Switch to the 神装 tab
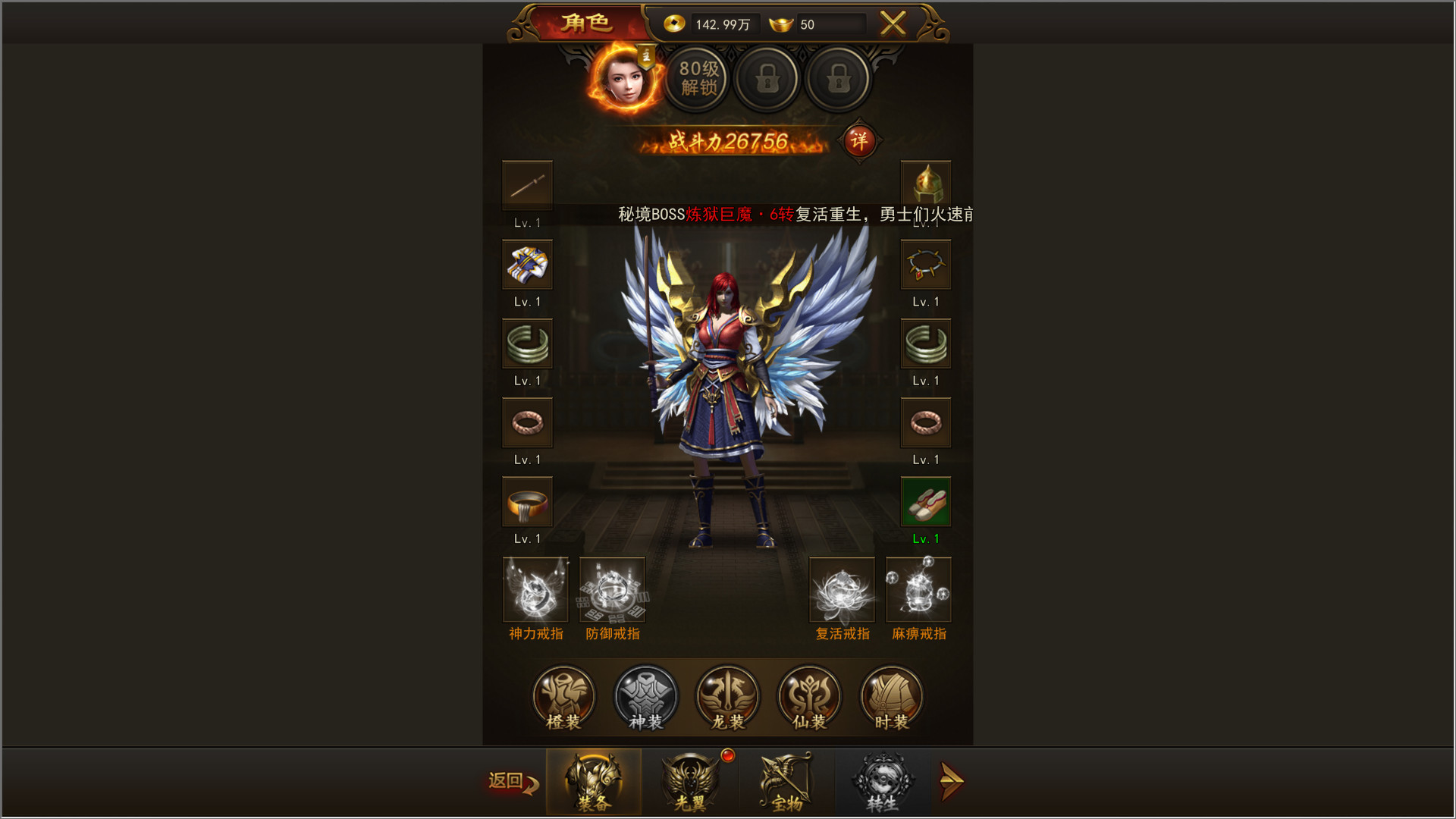 click(645, 698)
